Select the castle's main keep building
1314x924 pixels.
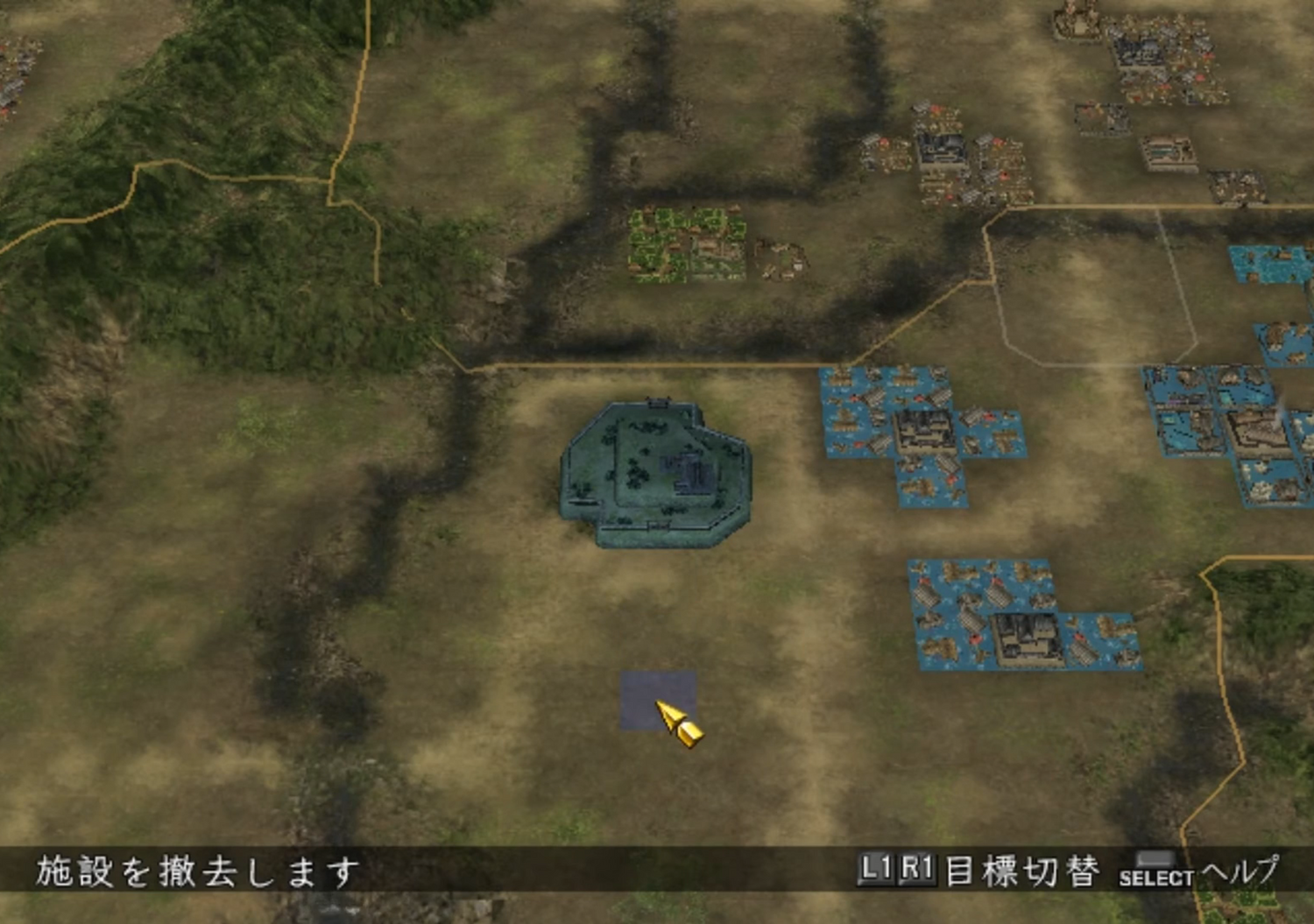click(x=688, y=469)
